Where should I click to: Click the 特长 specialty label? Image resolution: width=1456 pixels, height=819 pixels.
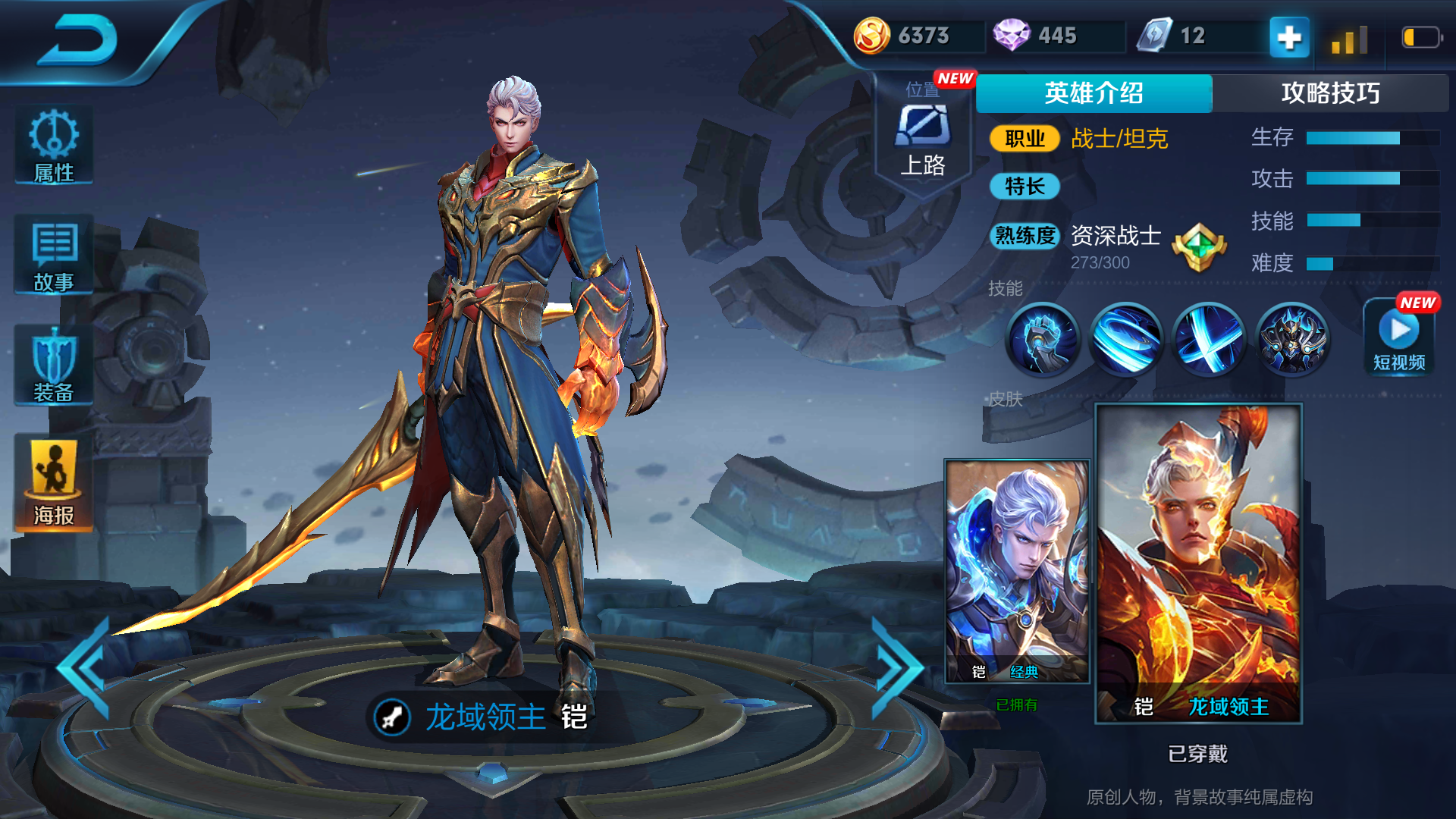1025,186
